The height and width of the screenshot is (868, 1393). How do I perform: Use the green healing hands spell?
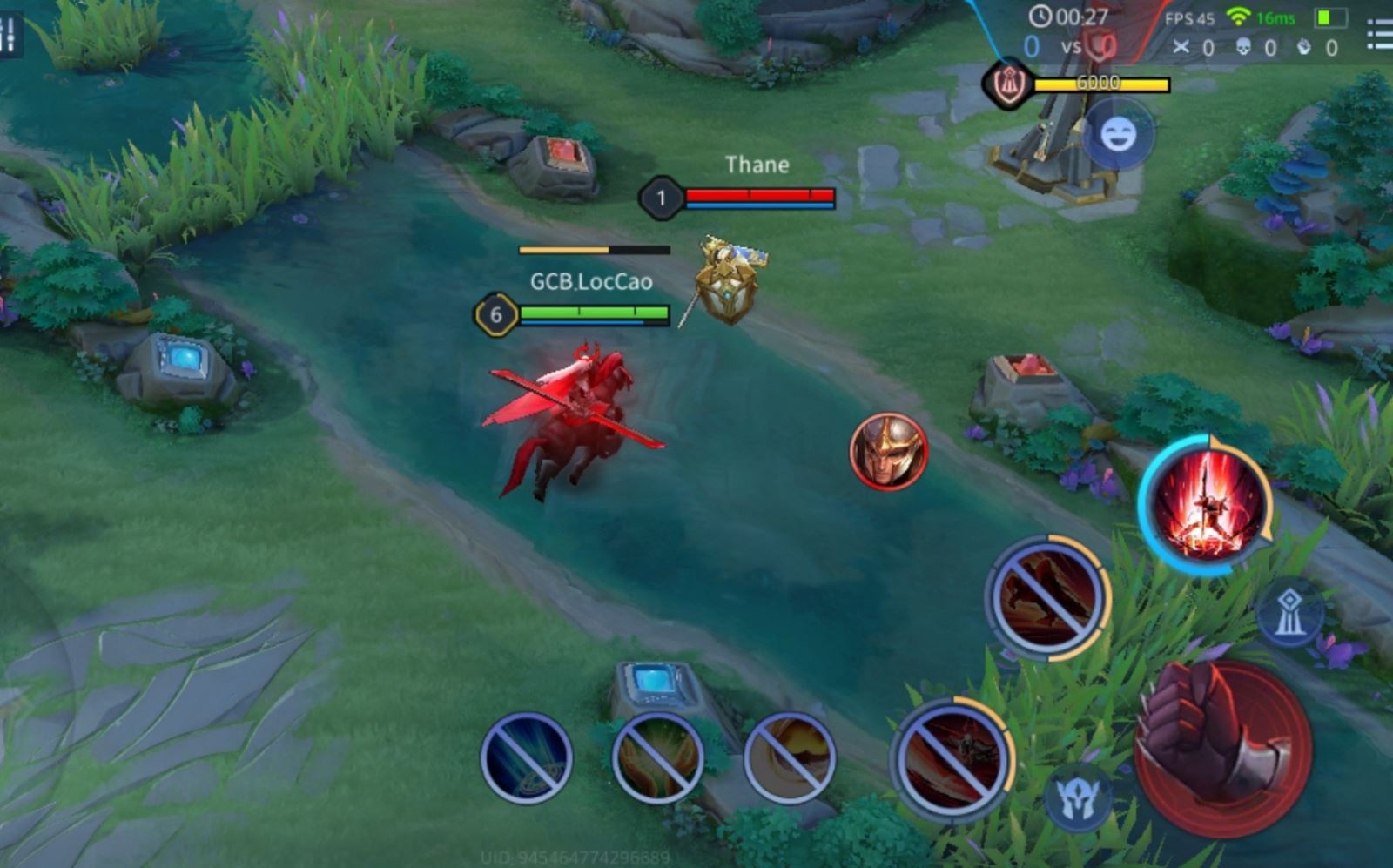pos(657,757)
